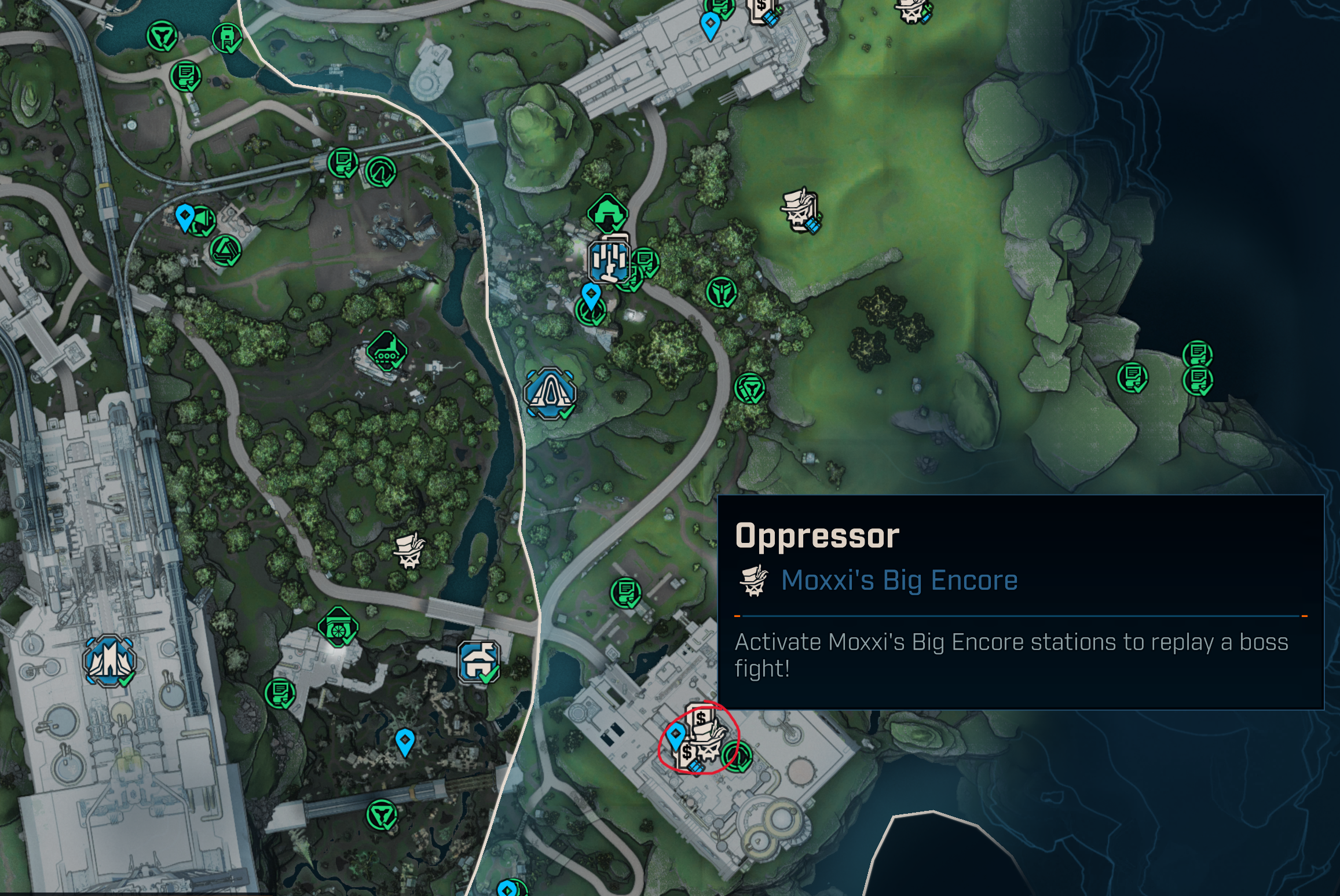Select the green helmet mask marker
This screenshot has width=1340, height=896.
coord(721,291)
